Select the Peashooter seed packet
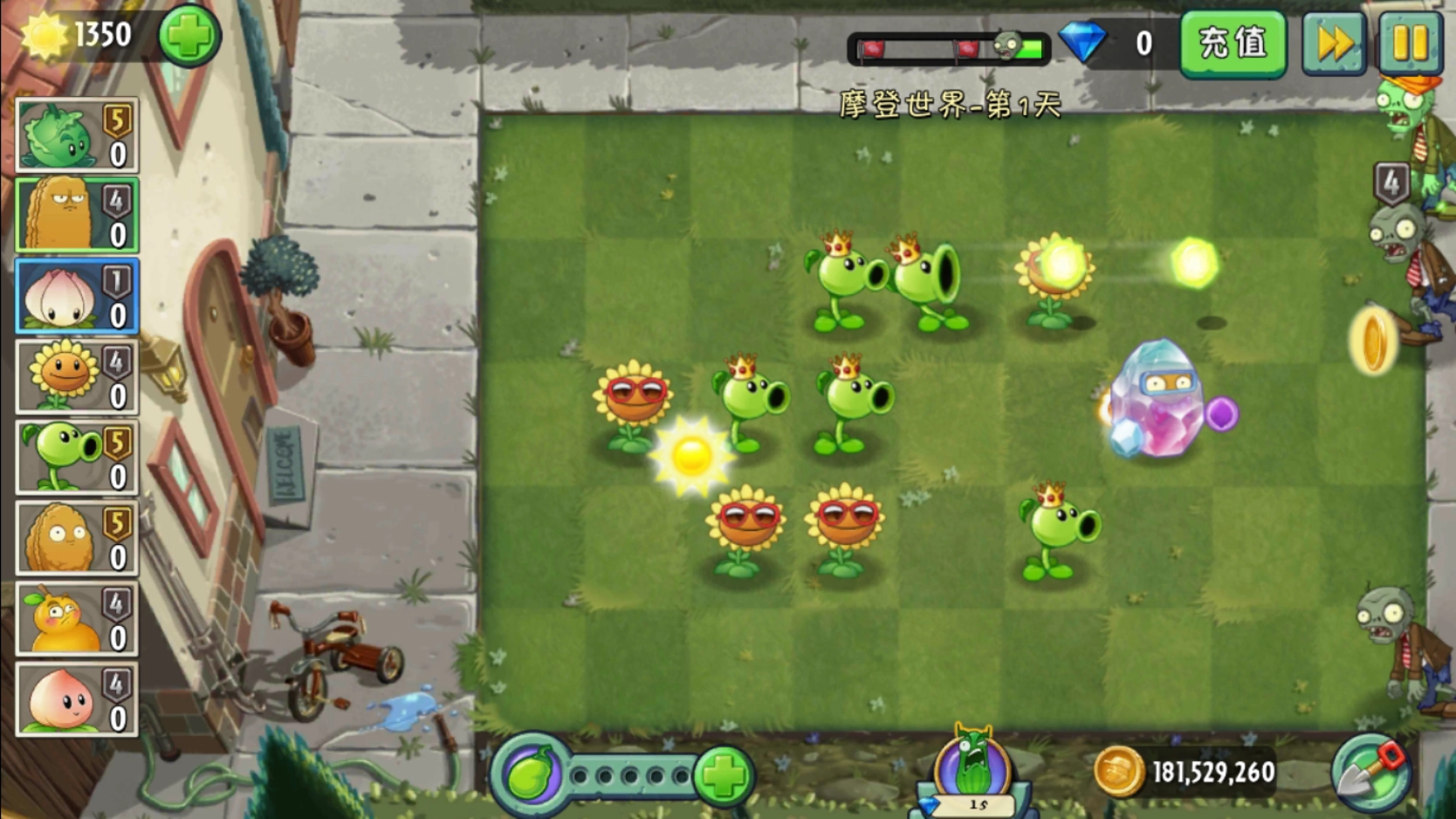Screen dimensions: 1456x819 pyautogui.click(x=76, y=457)
